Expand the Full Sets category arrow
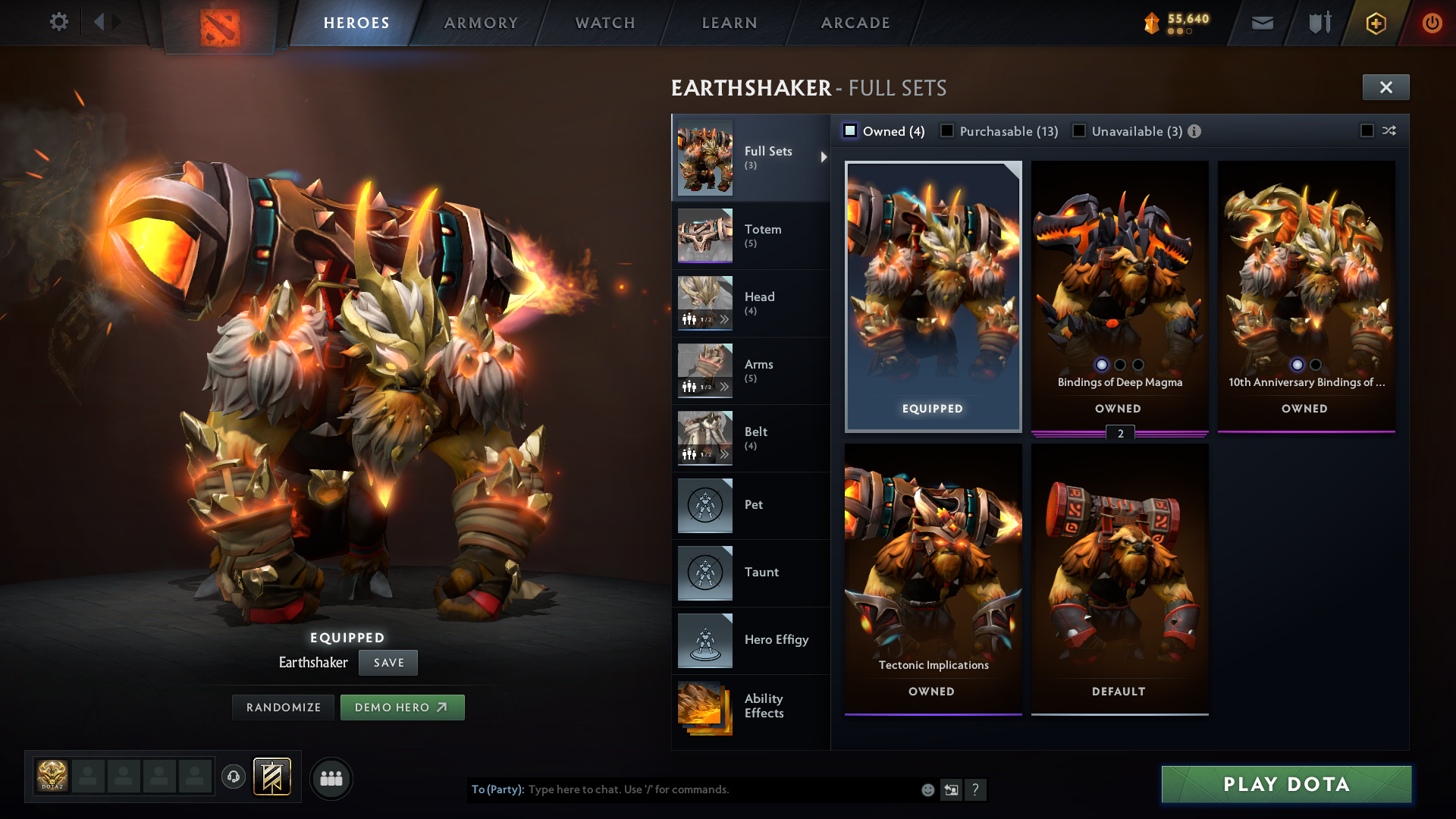 [824, 157]
